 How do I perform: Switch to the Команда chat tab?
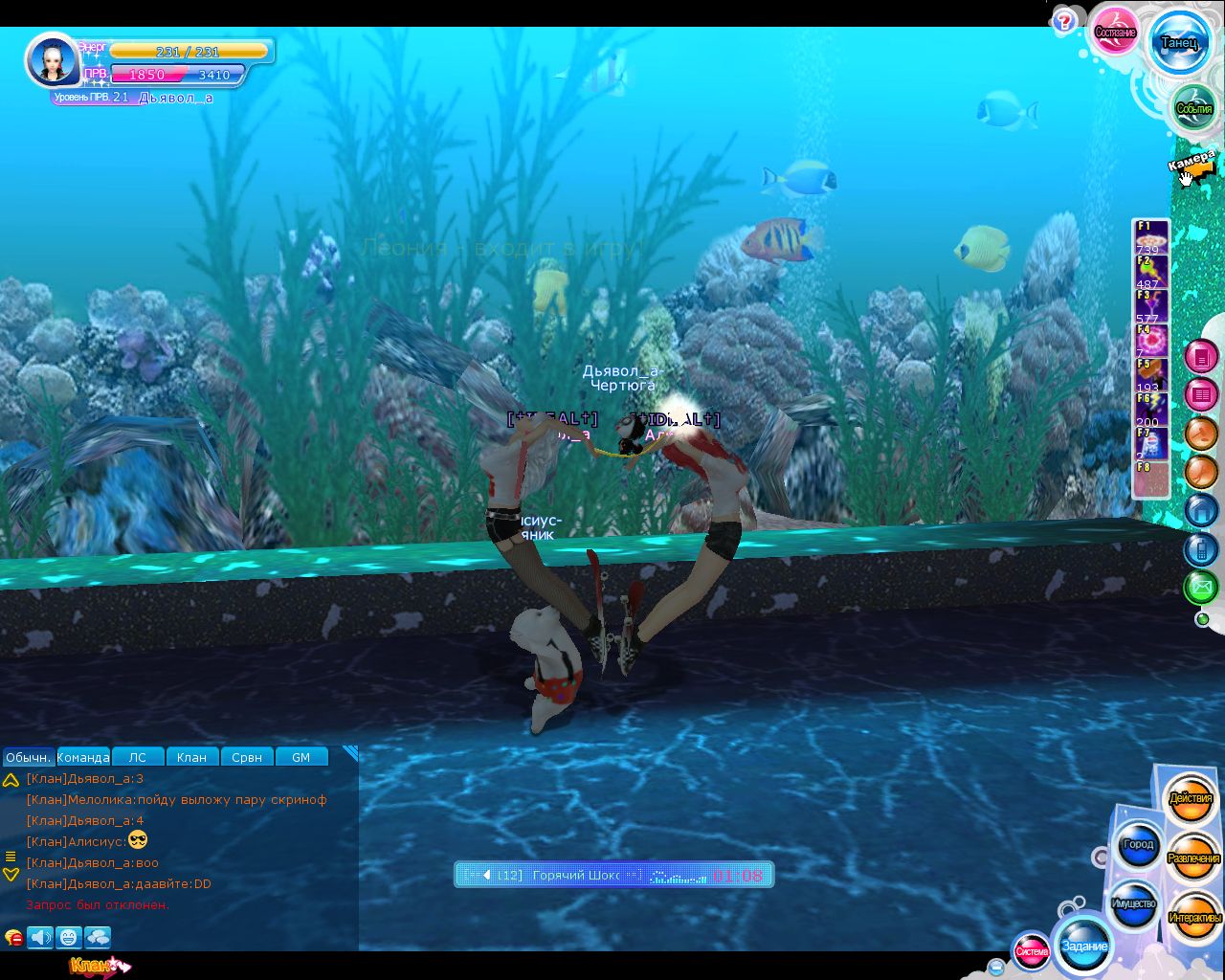[83, 757]
